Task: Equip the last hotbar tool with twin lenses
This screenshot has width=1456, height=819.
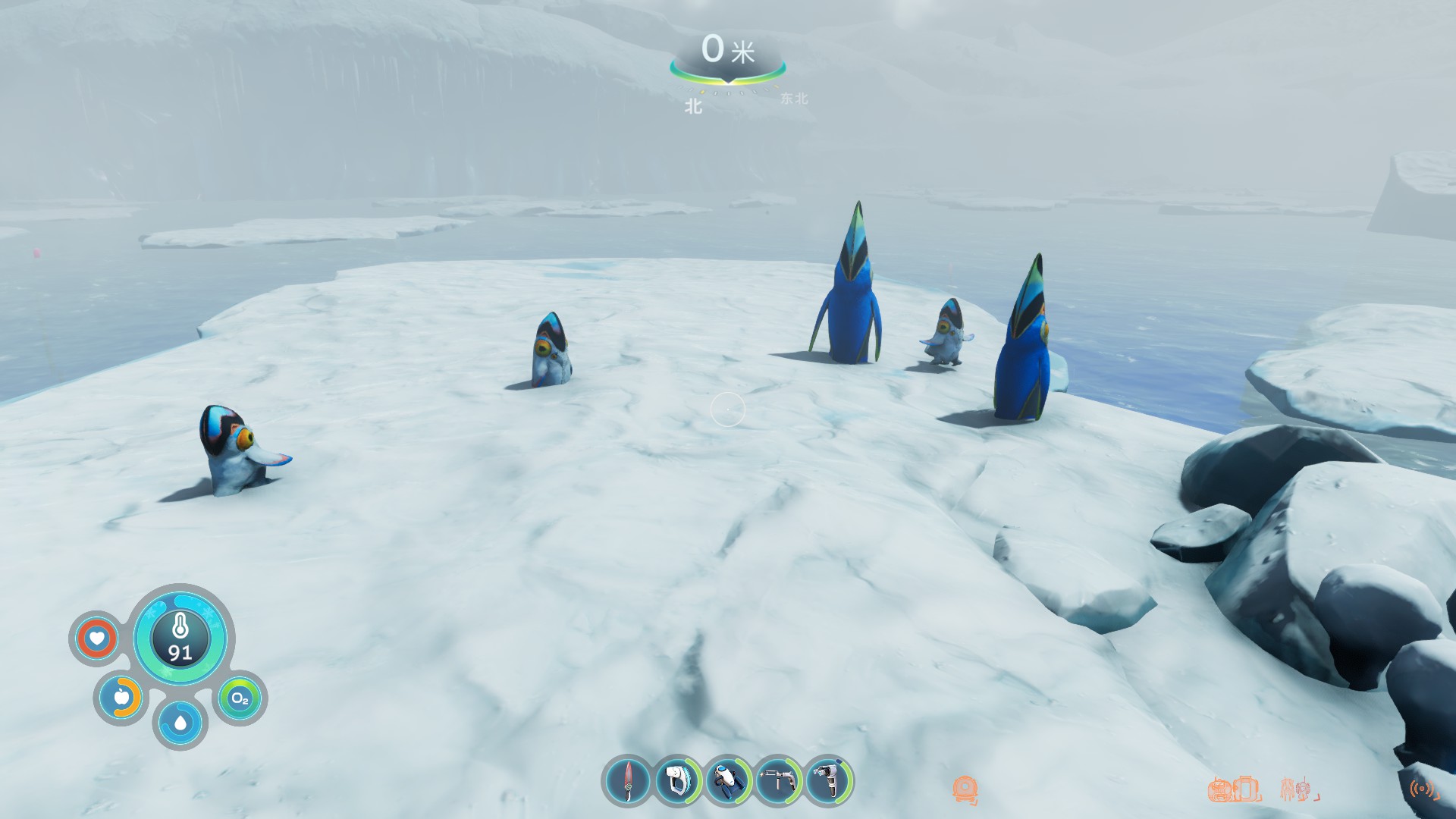Action: pos(829,781)
